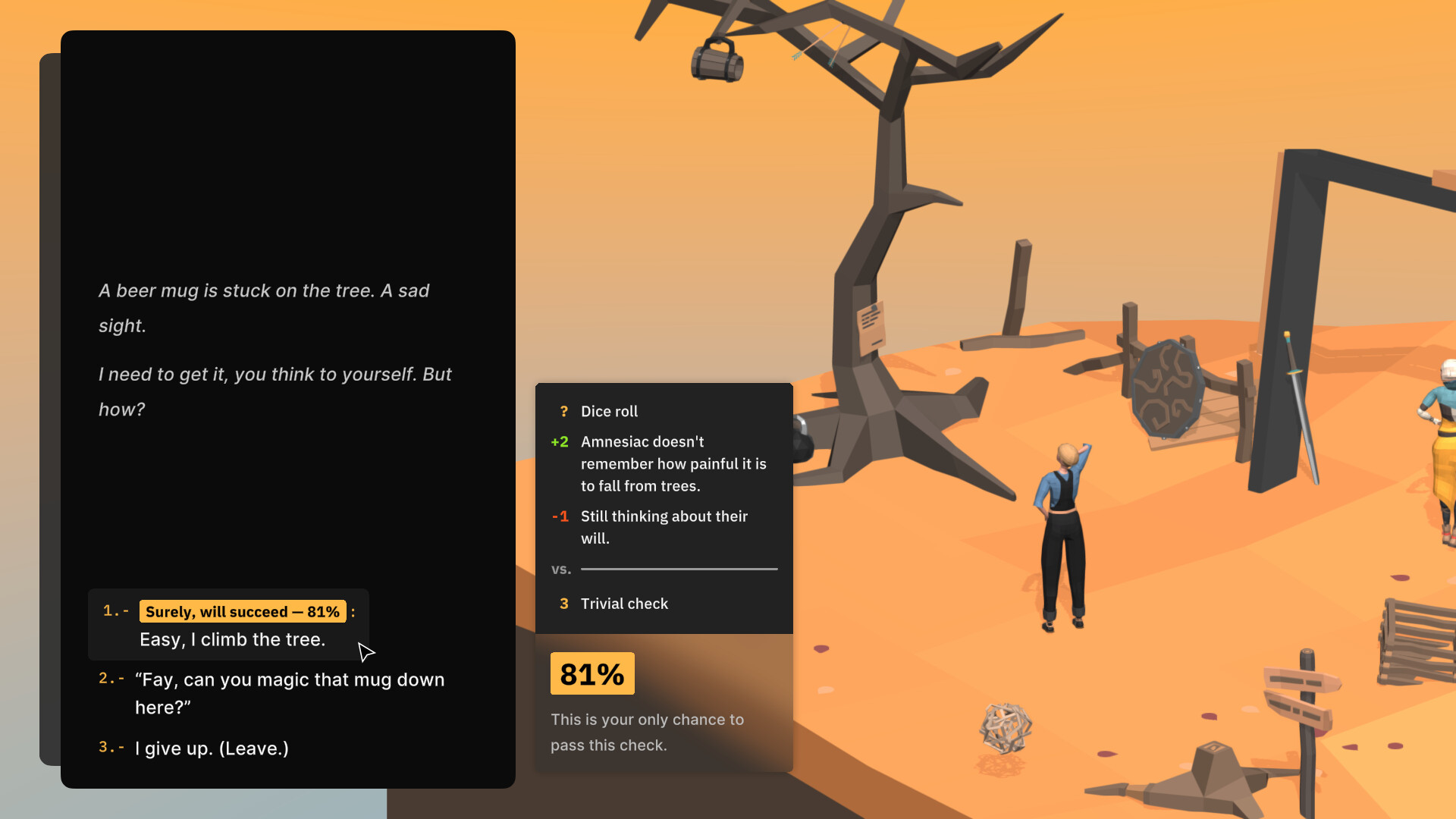This screenshot has width=1456, height=819.
Task: Click the large 81% chance badge
Action: point(592,673)
